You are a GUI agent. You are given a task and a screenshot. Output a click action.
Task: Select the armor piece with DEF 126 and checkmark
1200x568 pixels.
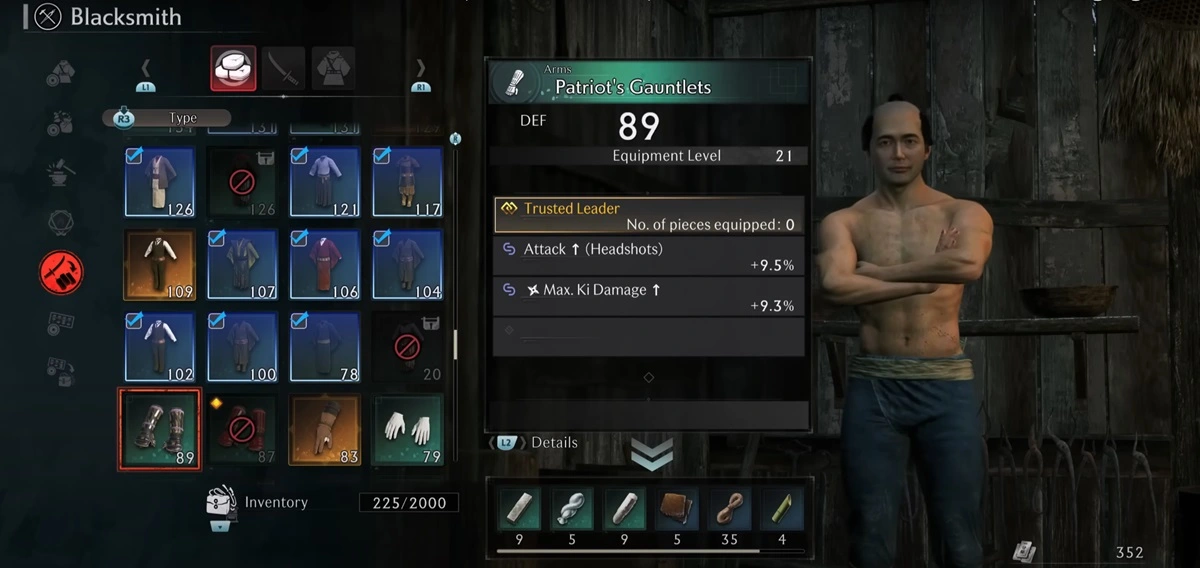(159, 181)
